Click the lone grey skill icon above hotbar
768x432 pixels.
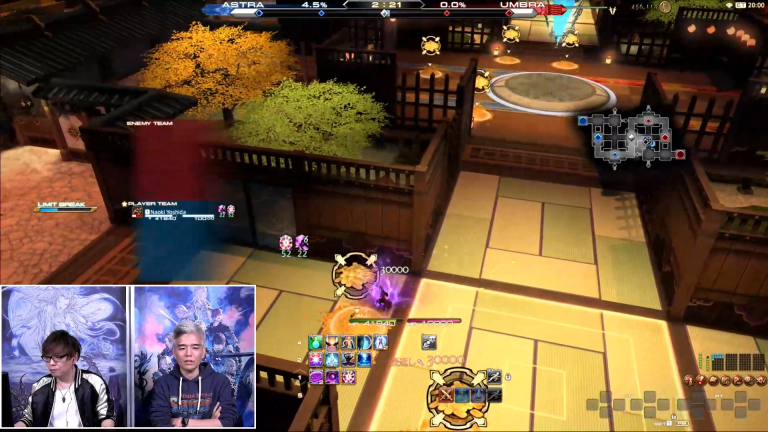[429, 342]
